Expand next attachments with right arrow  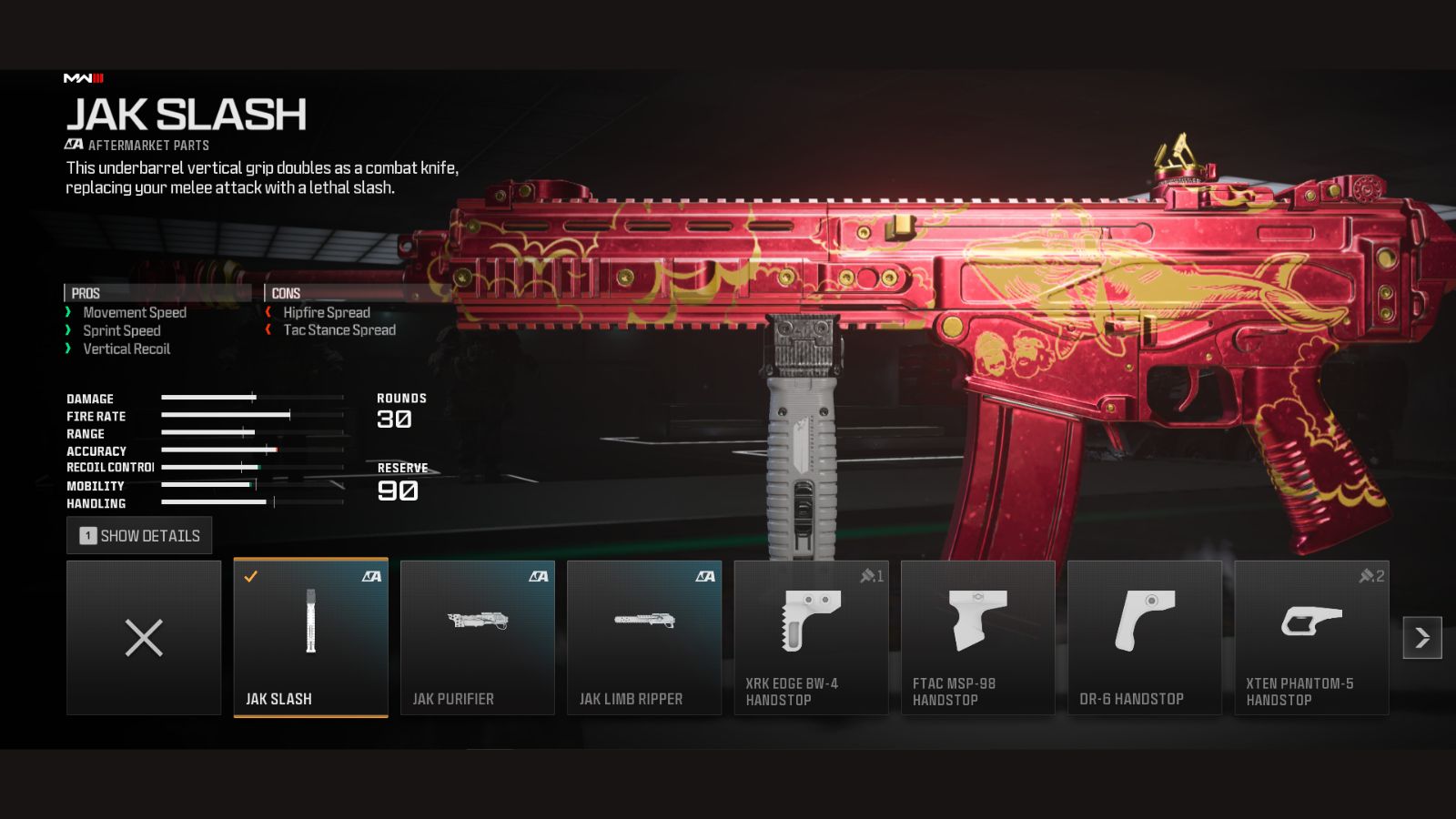click(x=1421, y=638)
